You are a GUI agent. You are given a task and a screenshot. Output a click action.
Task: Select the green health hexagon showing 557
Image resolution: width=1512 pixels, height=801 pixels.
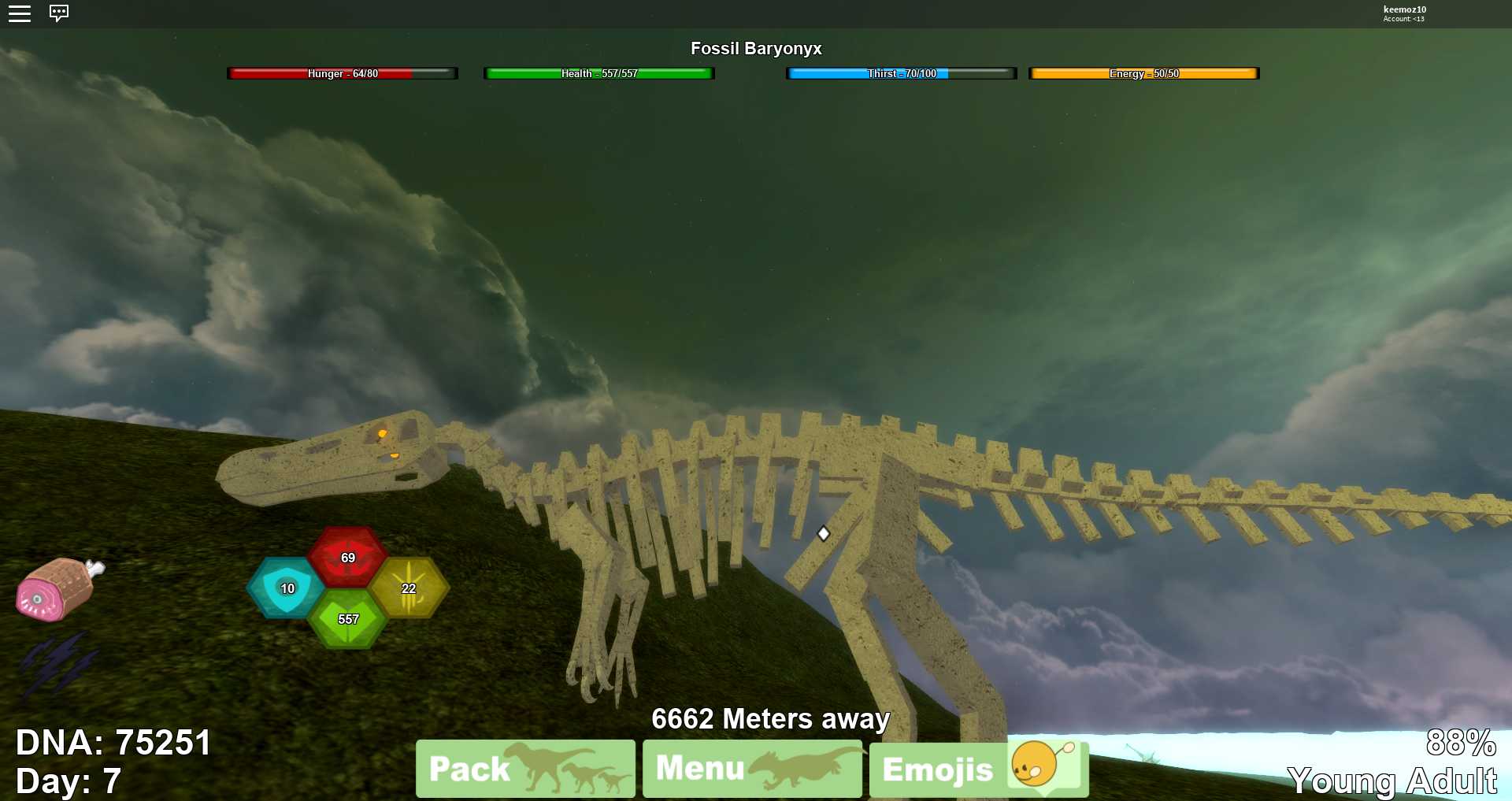pyautogui.click(x=347, y=619)
